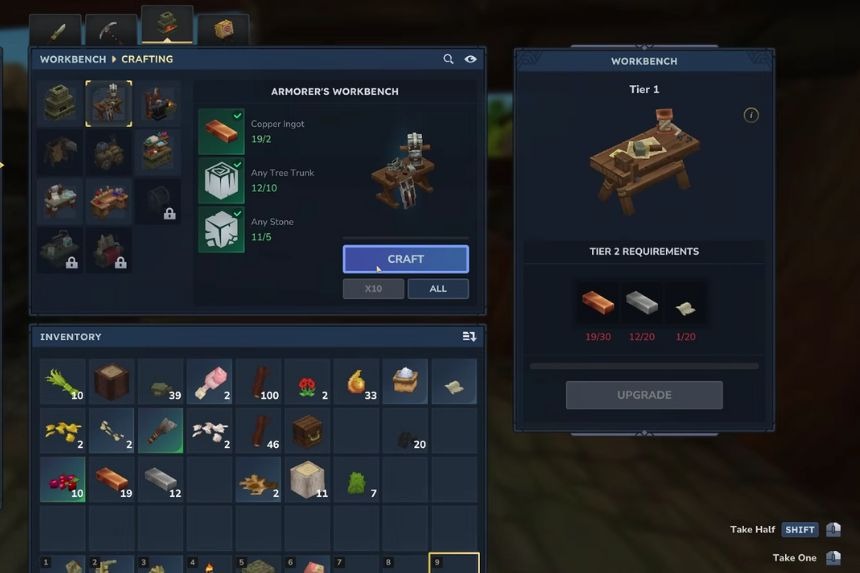Click the Upgrade workbench button
The image size is (860, 573).
click(x=644, y=395)
